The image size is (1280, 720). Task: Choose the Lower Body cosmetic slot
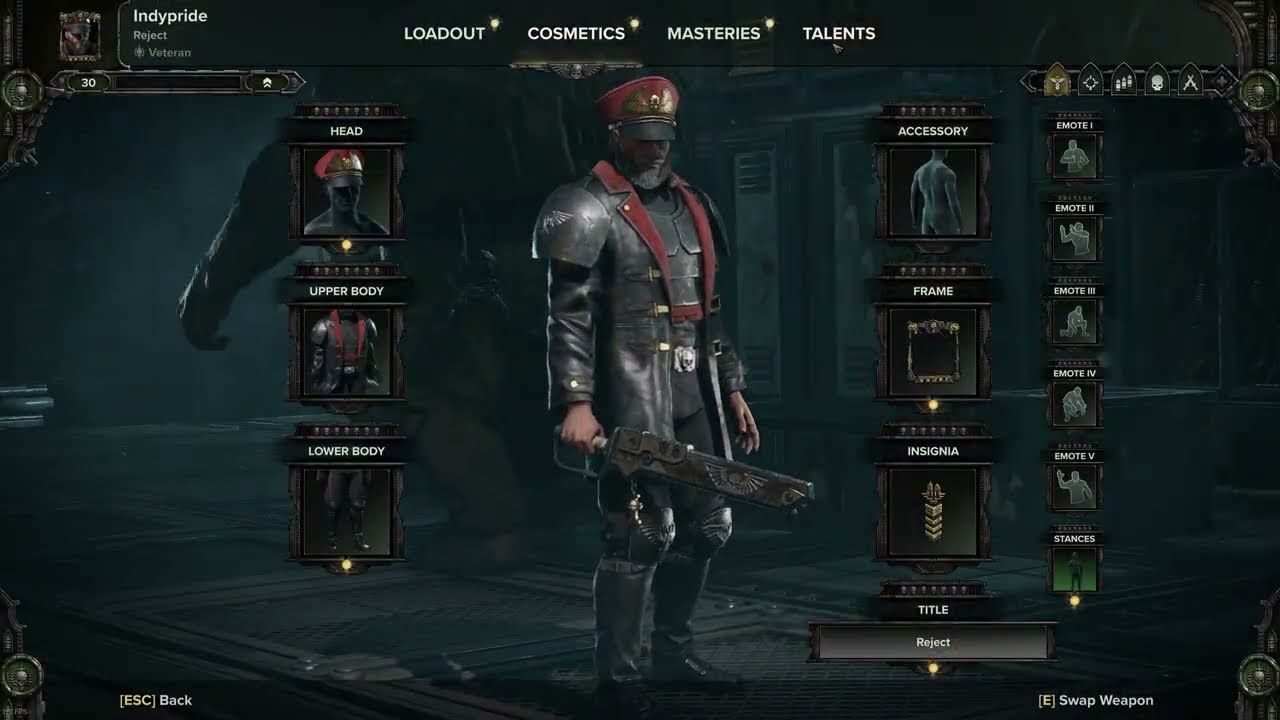coord(346,512)
